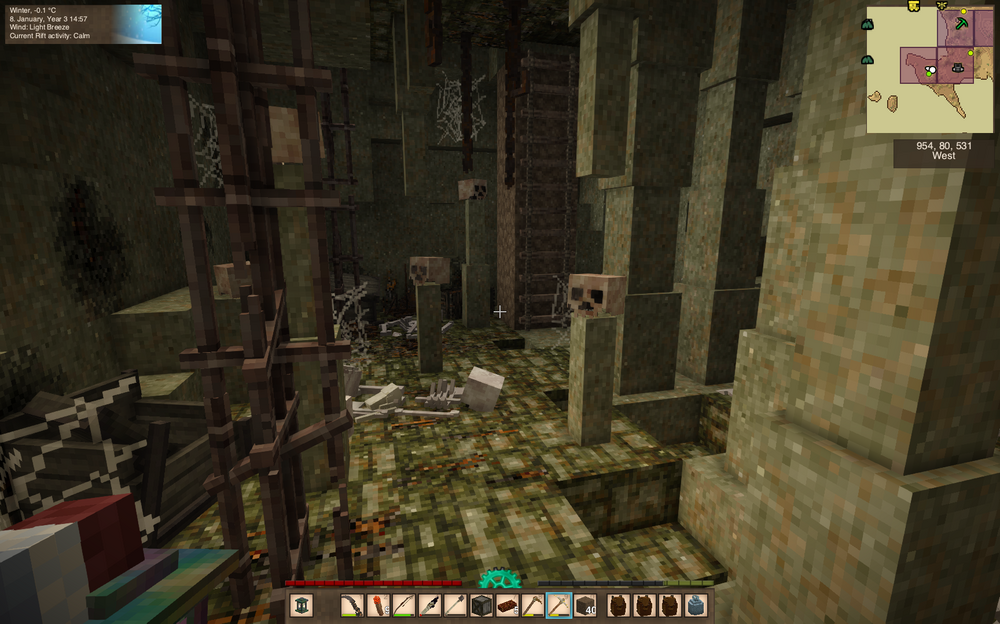Pick the dark cube block slot
This screenshot has height=624, width=1000.
481,605
